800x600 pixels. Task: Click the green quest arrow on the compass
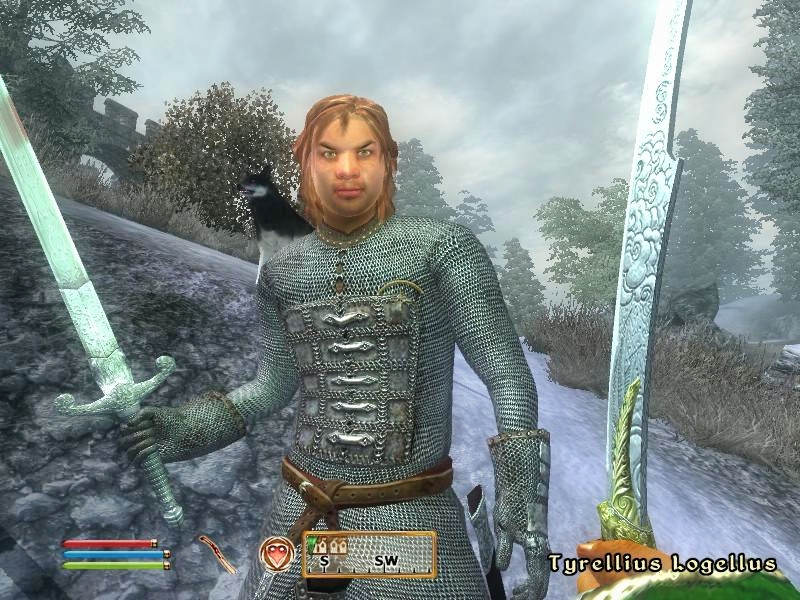[310, 541]
